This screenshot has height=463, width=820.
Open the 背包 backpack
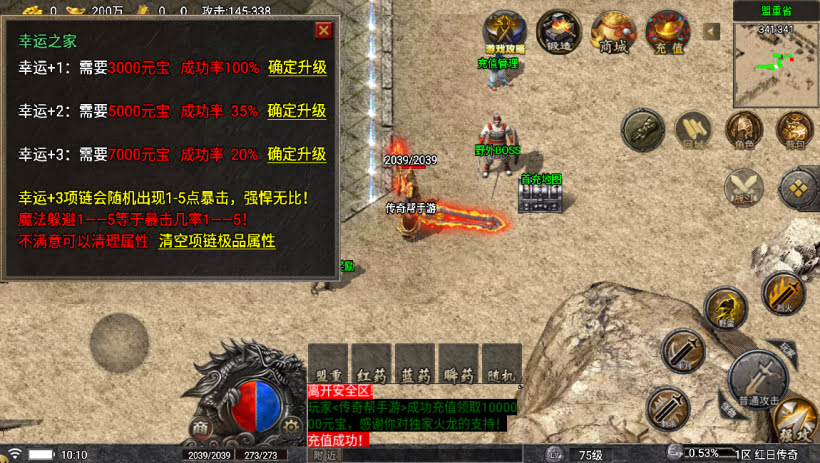pos(795,130)
